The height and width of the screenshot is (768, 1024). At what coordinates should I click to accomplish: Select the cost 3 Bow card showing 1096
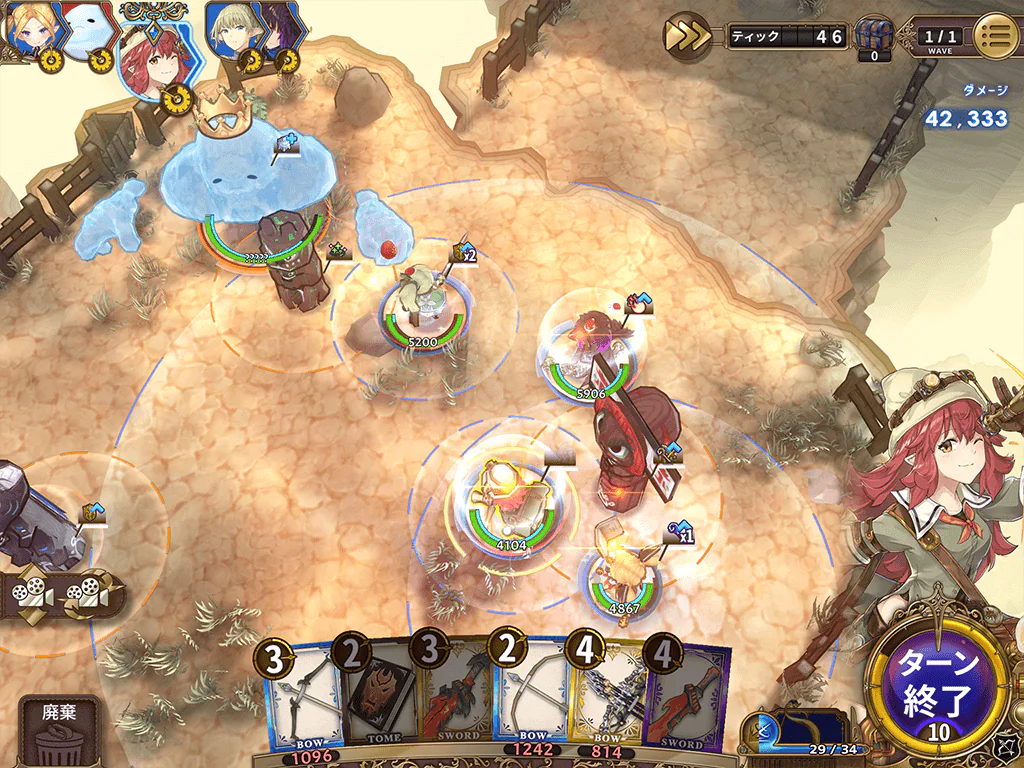coord(303,700)
